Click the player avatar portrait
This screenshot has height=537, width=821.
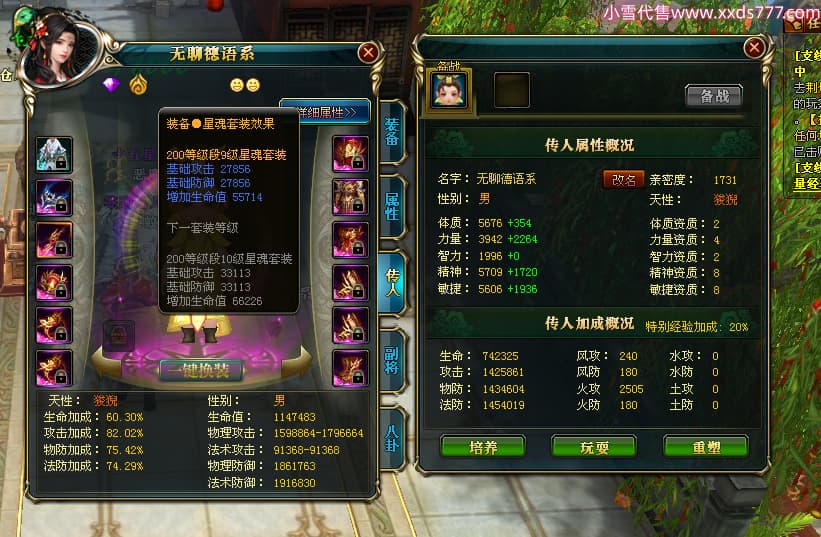[55, 44]
